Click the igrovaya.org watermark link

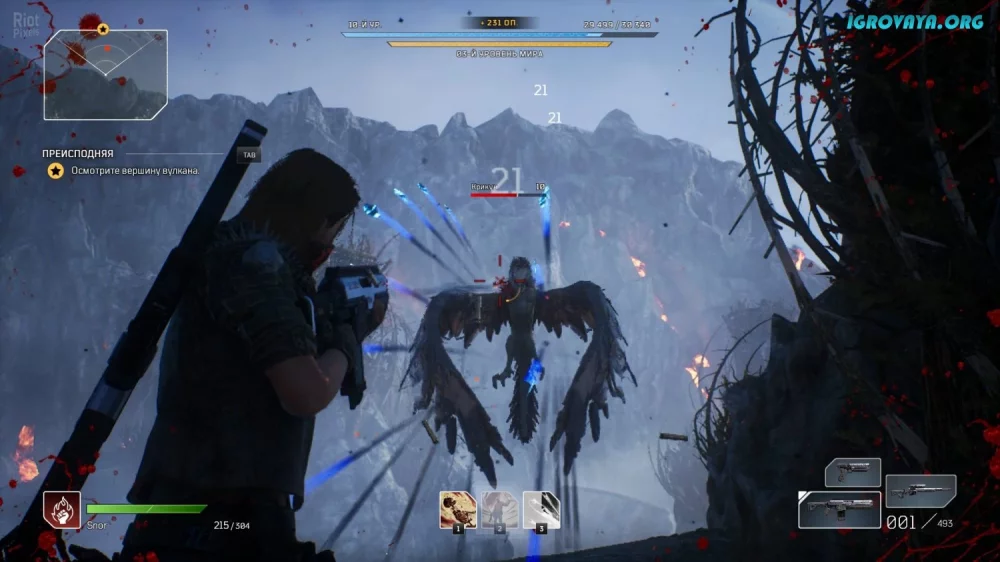click(x=914, y=21)
